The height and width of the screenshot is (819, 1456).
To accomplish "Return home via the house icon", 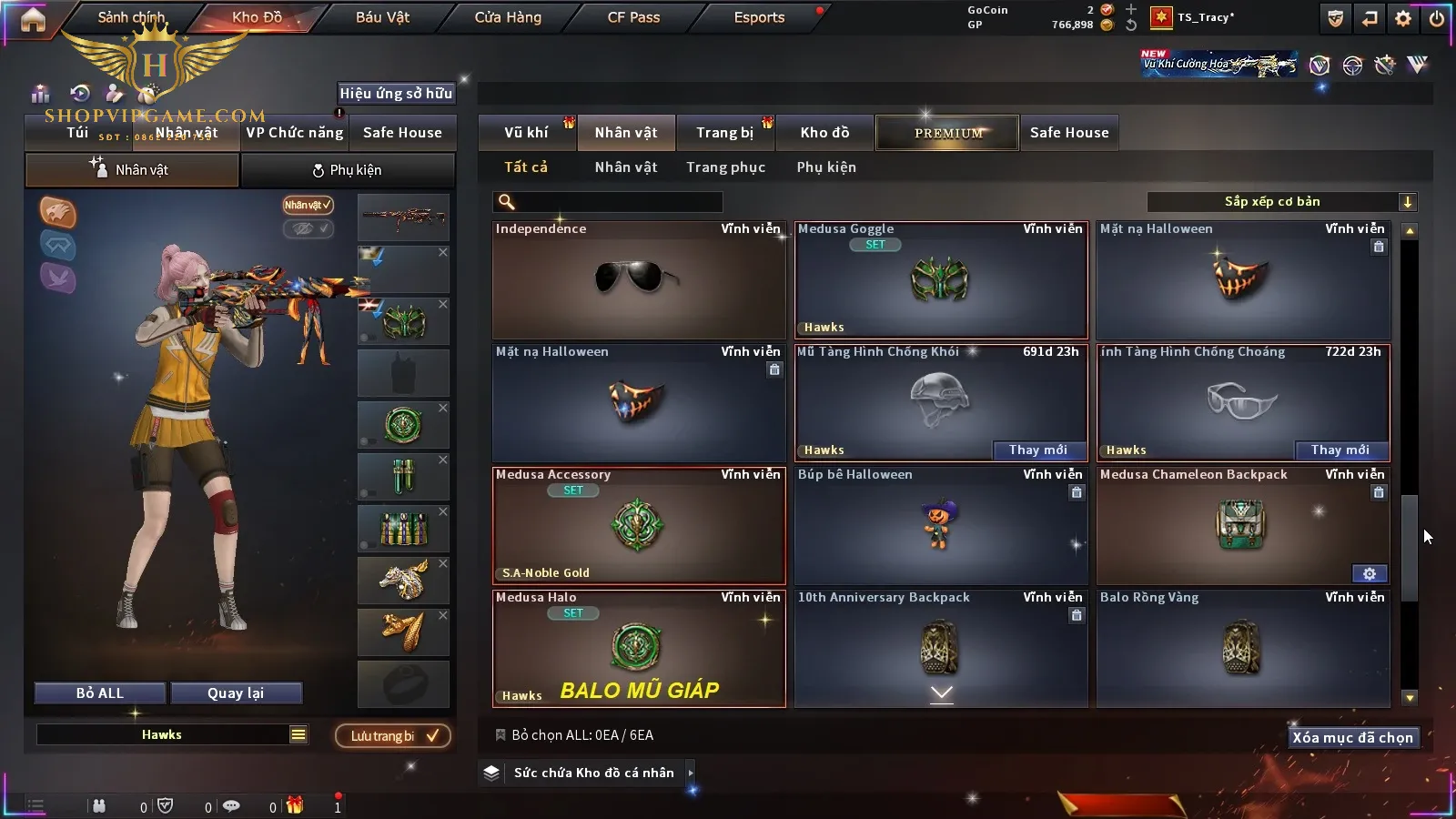I will 33,19.
